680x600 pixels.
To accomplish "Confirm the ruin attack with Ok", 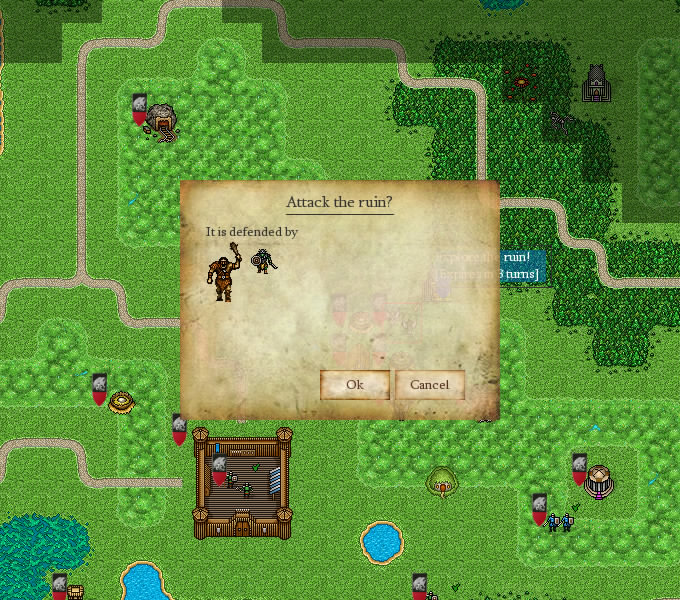I will click(354, 385).
